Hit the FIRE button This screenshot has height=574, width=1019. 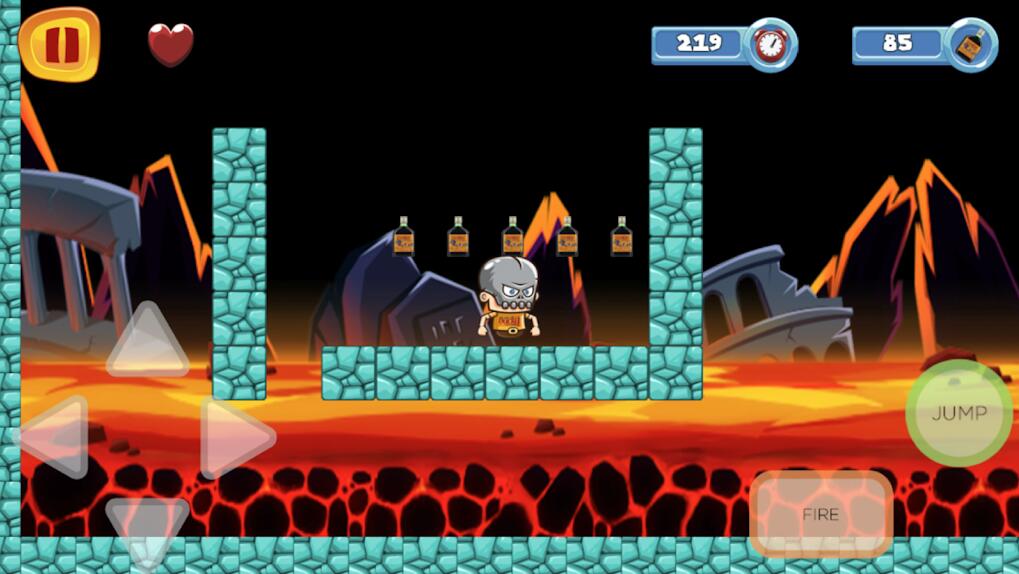820,514
